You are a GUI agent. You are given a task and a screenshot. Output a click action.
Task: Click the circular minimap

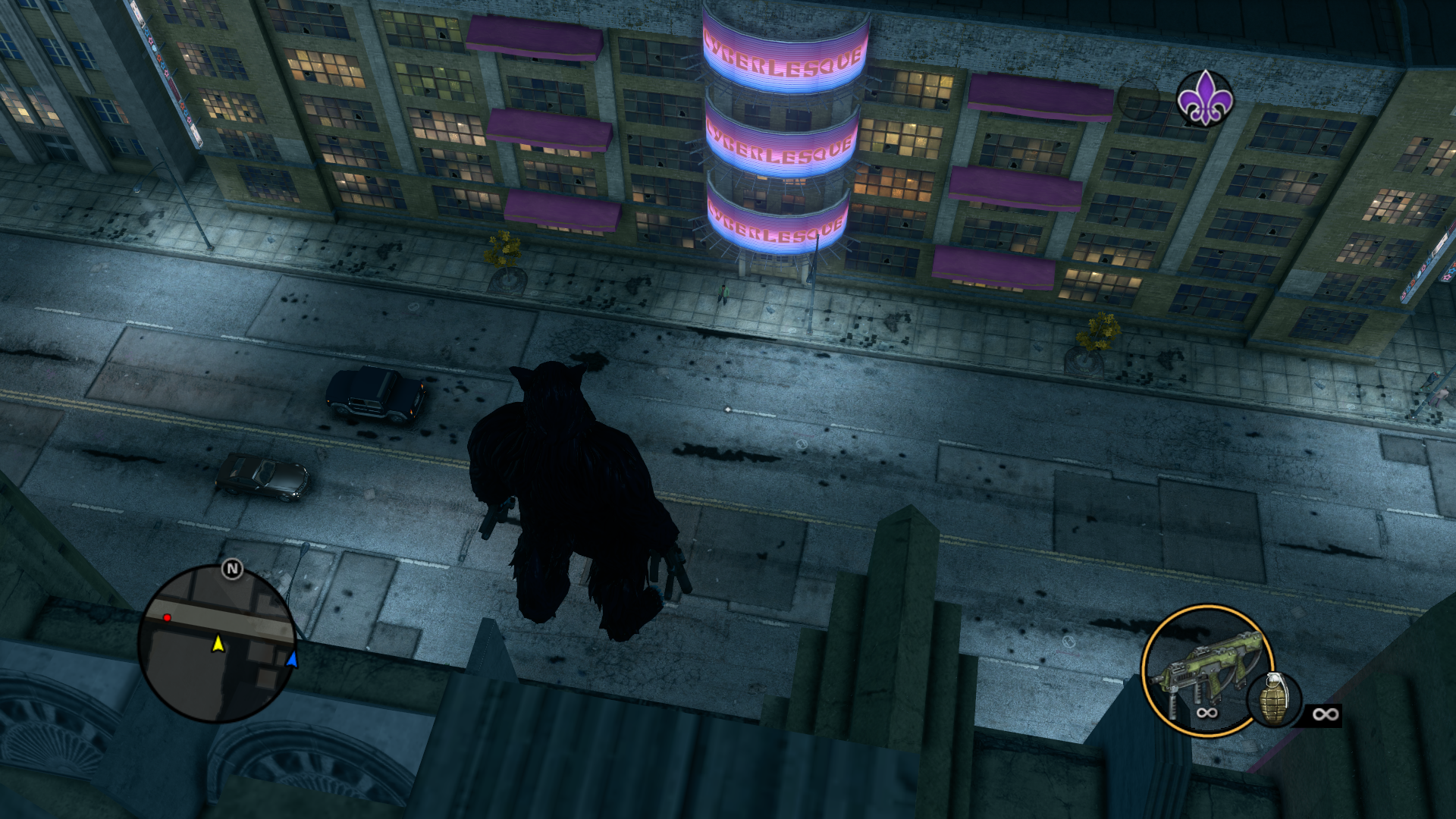(x=216, y=644)
